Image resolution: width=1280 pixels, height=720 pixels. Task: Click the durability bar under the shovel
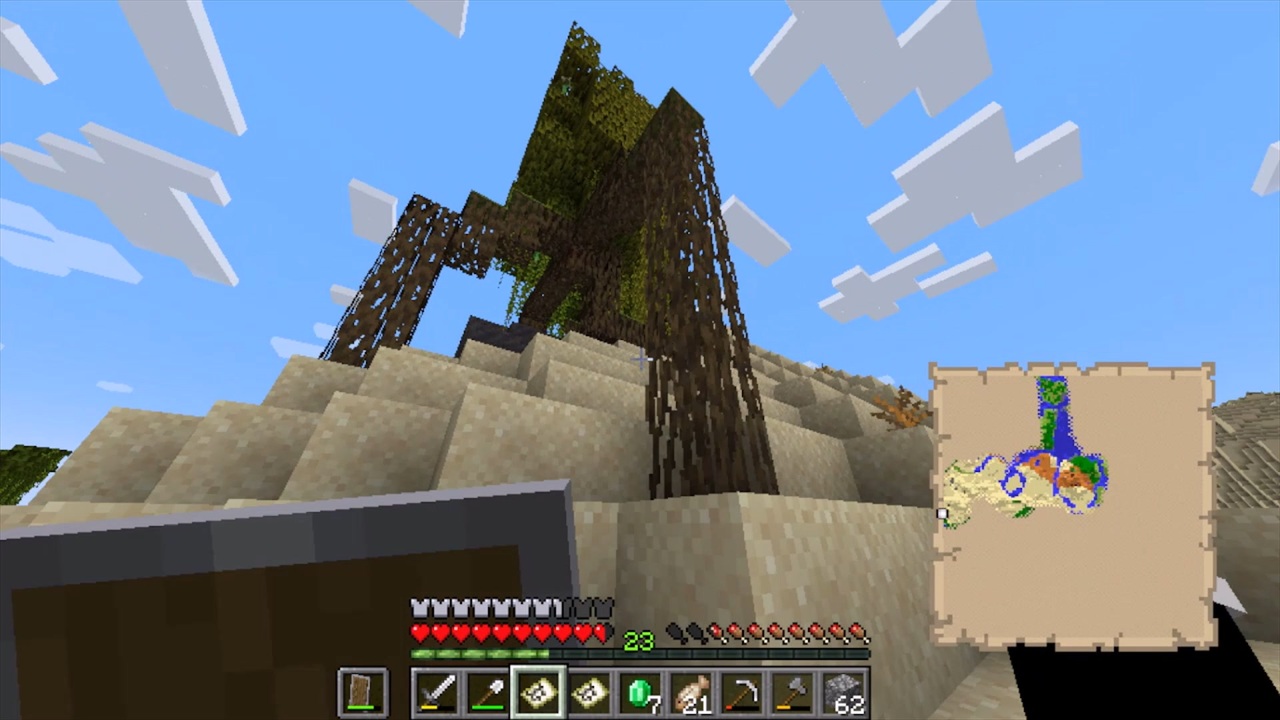click(488, 706)
